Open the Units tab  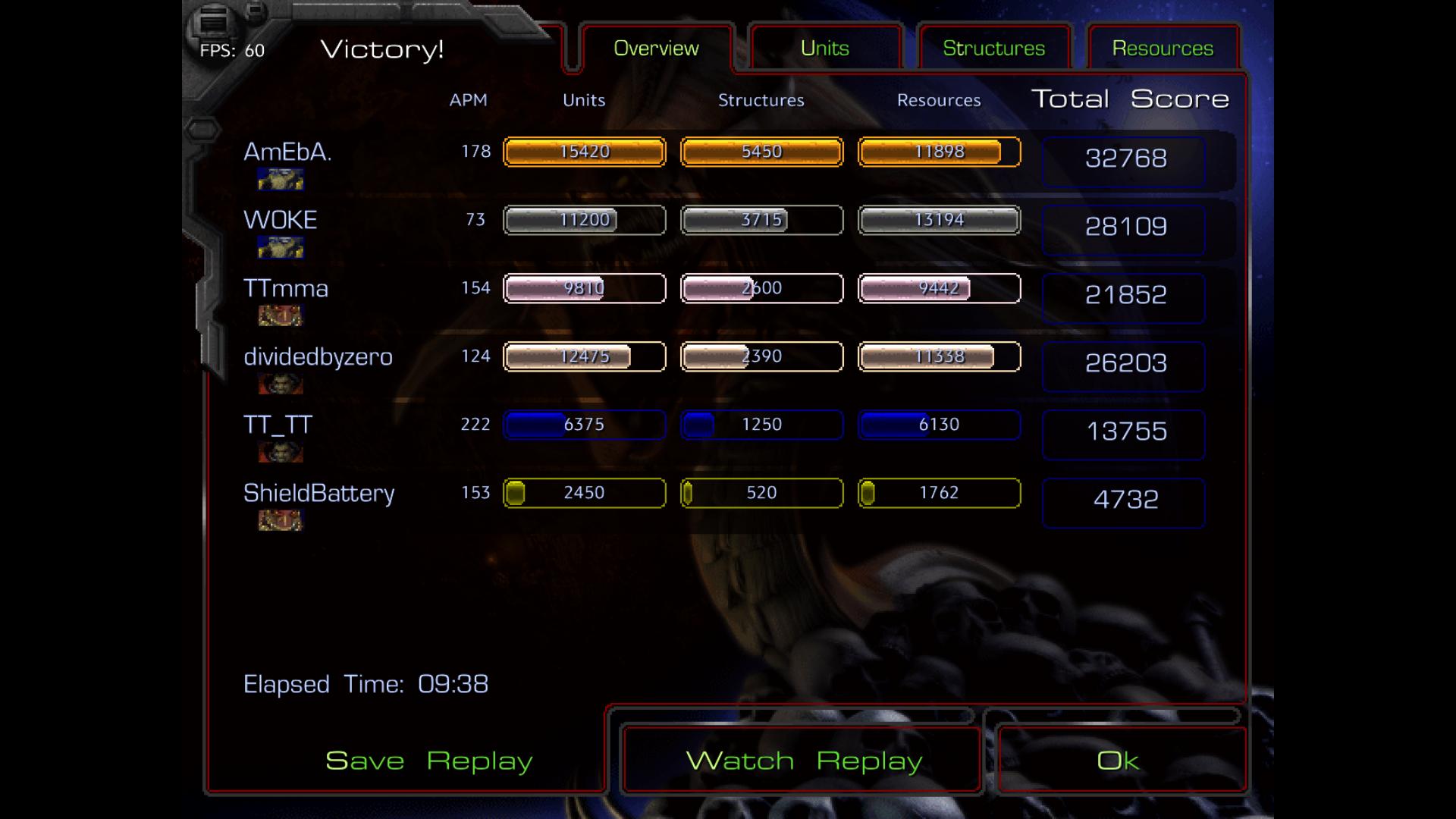[825, 49]
